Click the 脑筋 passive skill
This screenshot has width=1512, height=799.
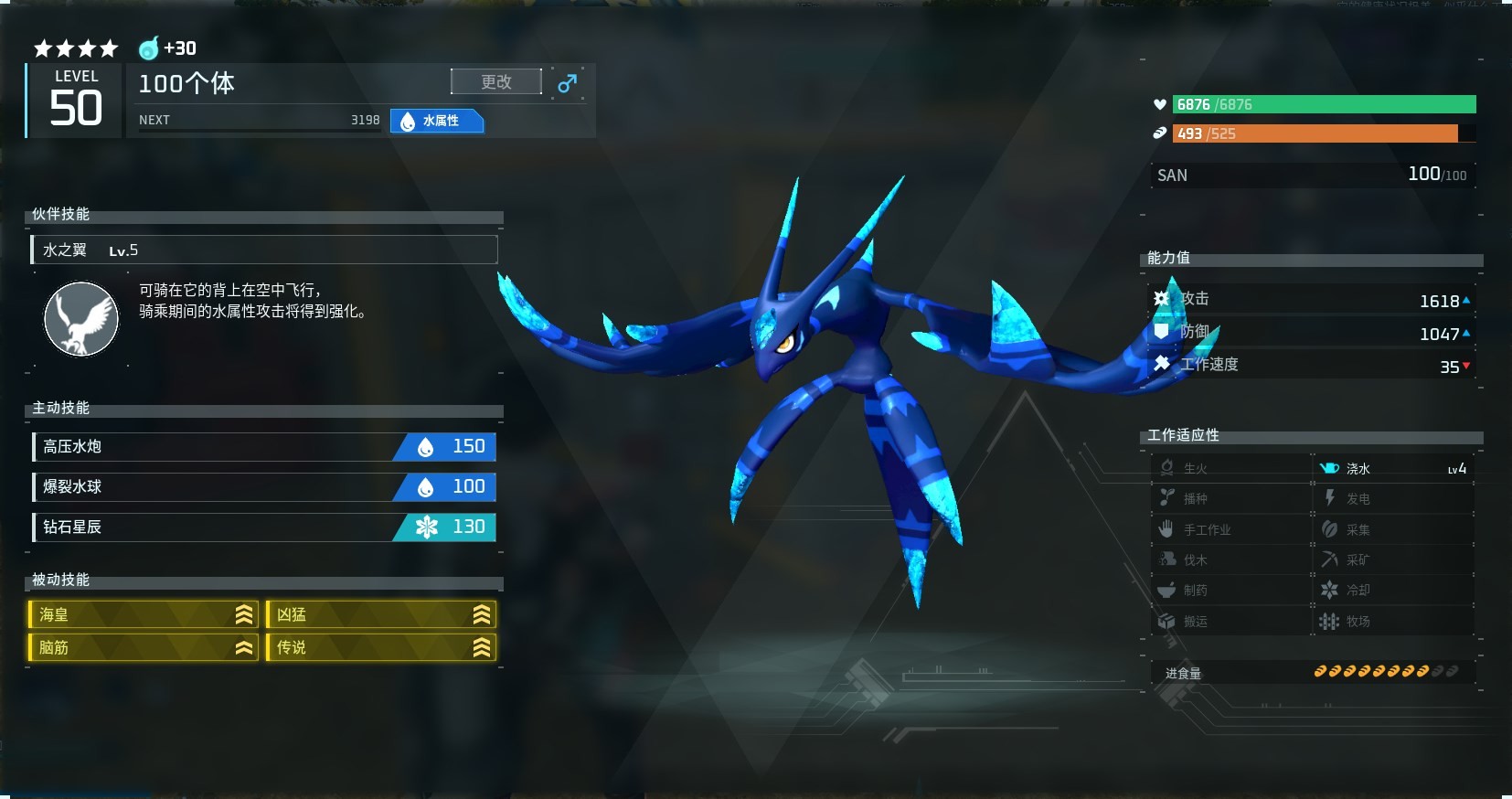click(x=144, y=647)
